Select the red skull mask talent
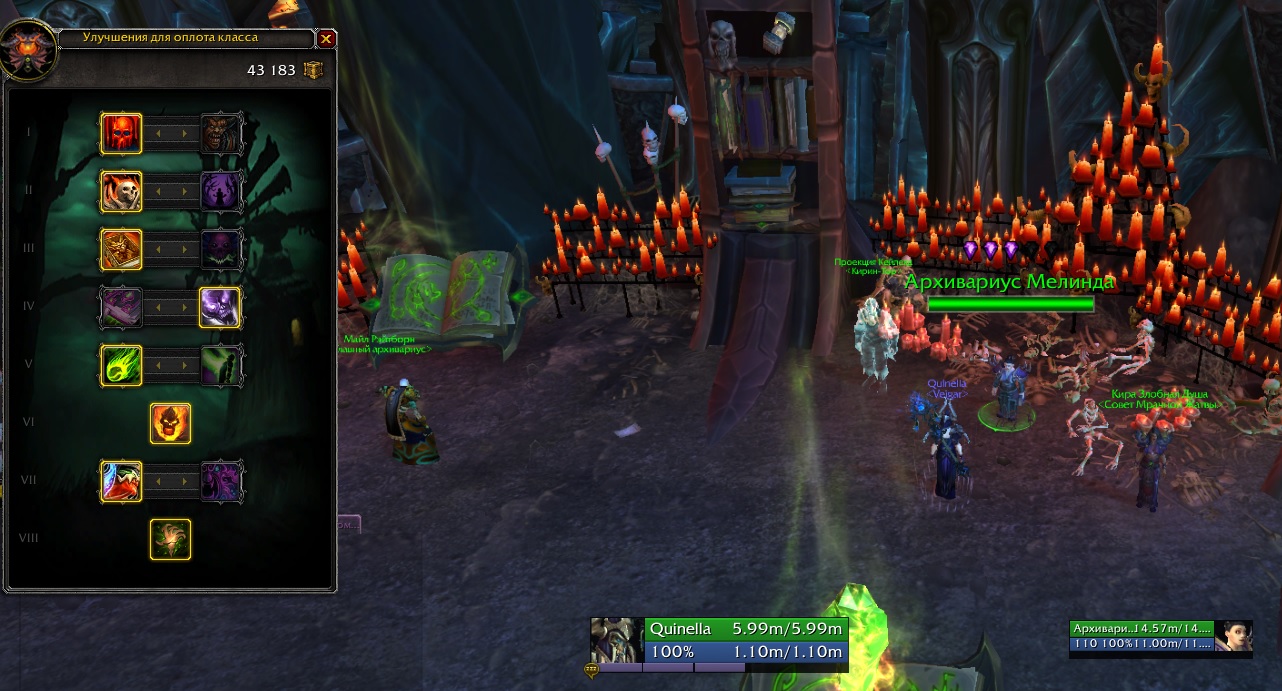Screen dimensions: 1282x691 pos(121,133)
